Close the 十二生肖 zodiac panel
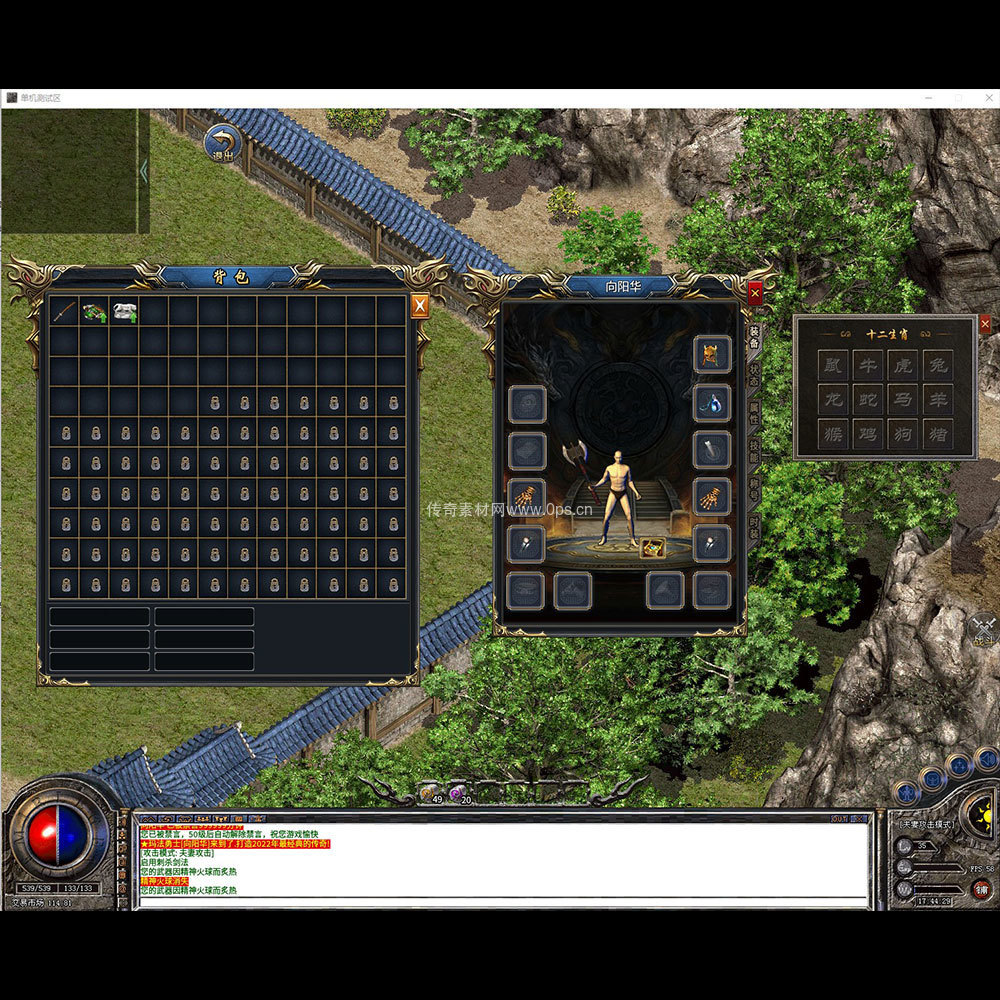 point(985,324)
